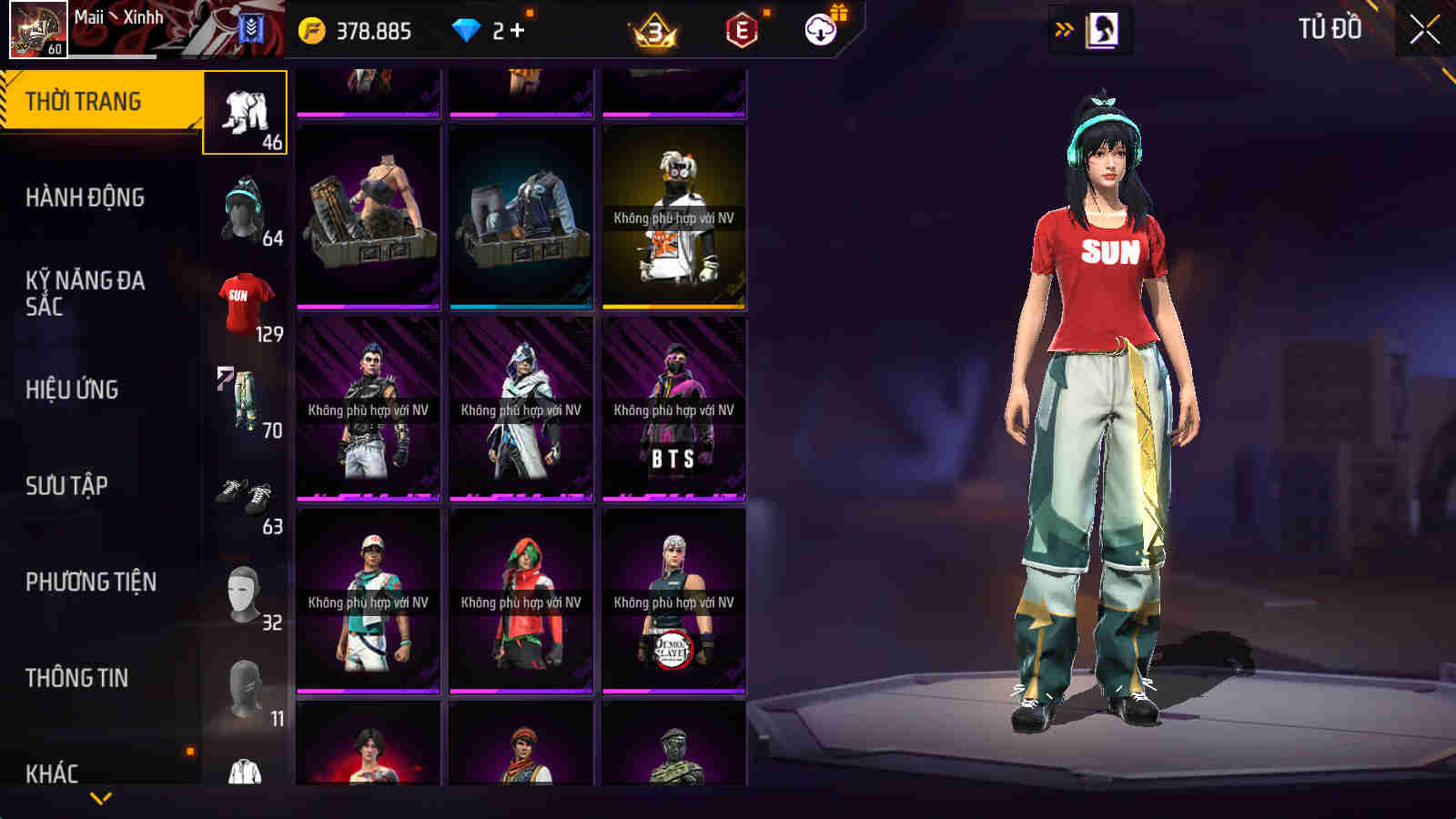Expand more categories via the bottom chevron
This screenshot has height=819, width=1456.
(x=100, y=796)
